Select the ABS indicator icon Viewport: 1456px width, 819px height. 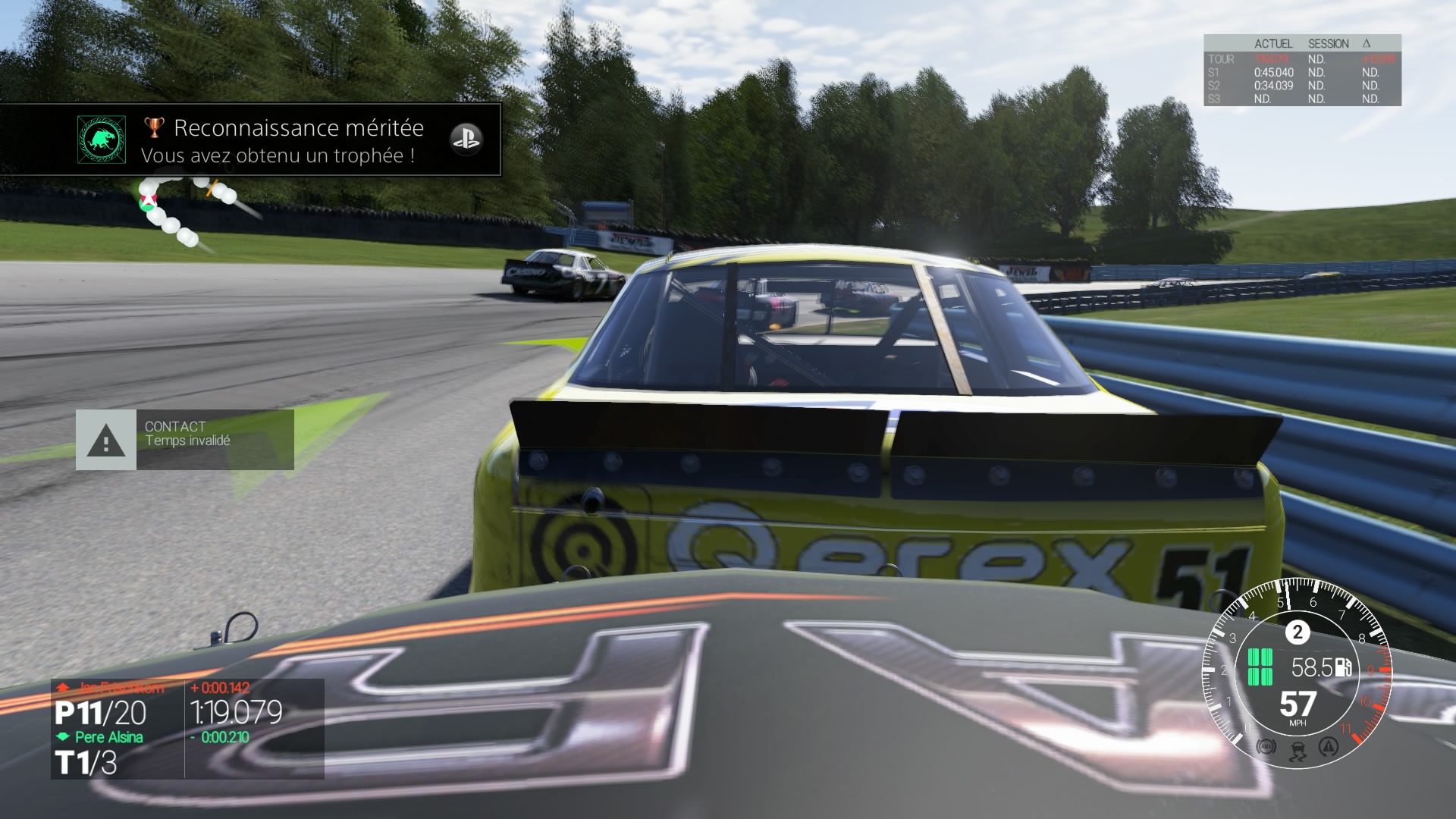click(x=1266, y=747)
